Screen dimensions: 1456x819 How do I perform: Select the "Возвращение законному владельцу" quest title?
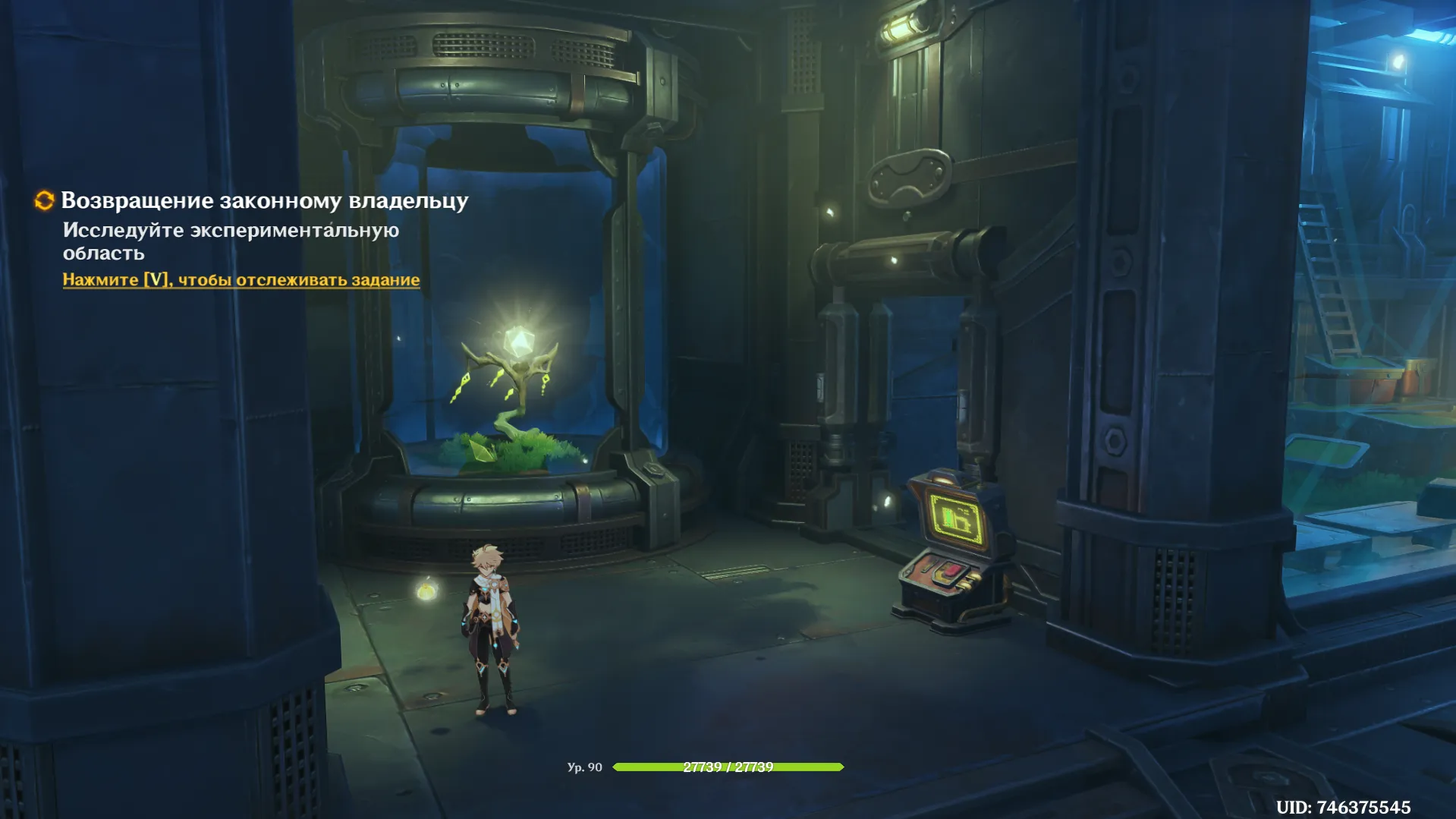(264, 200)
